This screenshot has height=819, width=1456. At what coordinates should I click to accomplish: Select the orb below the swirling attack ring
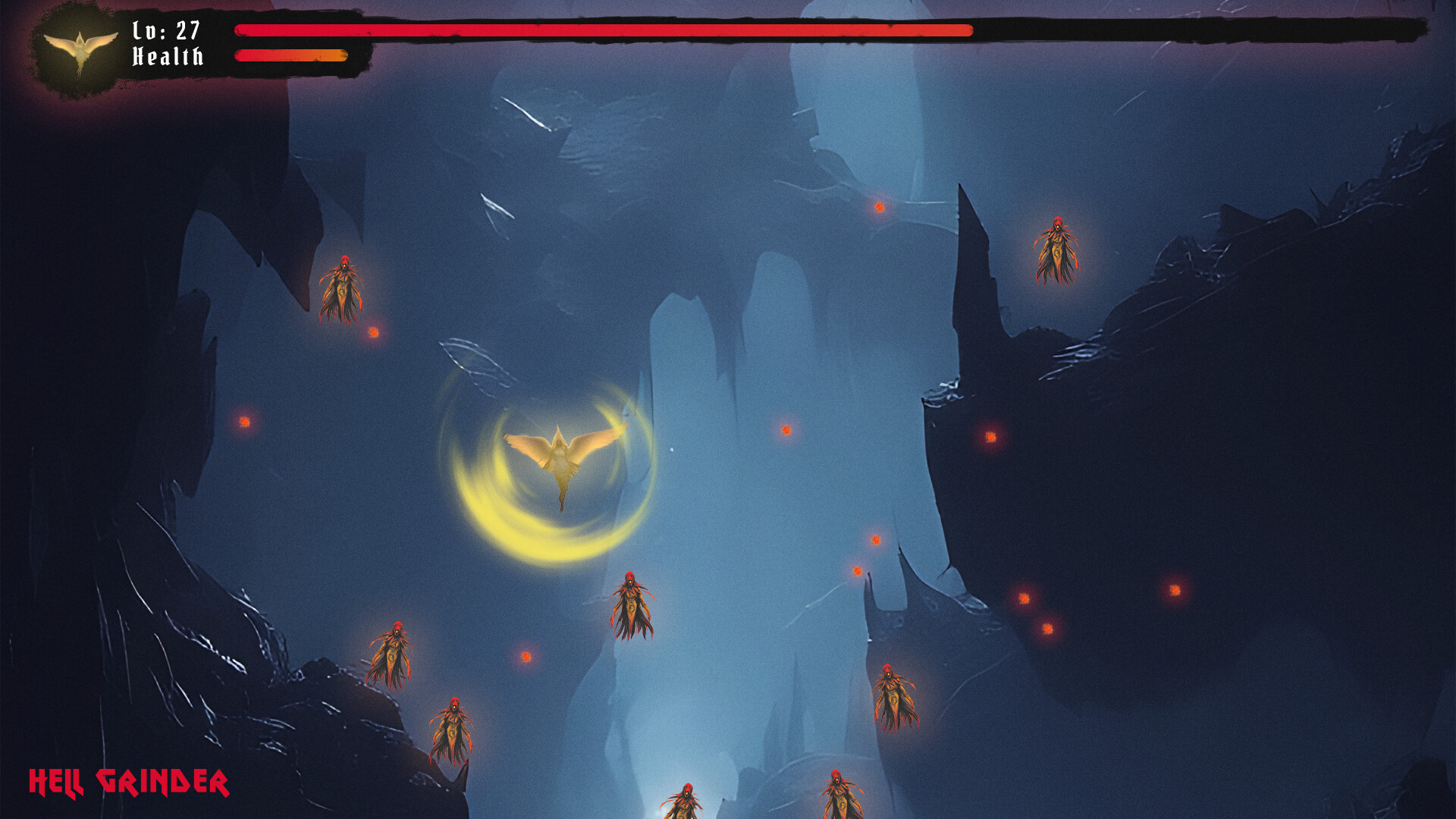[x=525, y=657]
